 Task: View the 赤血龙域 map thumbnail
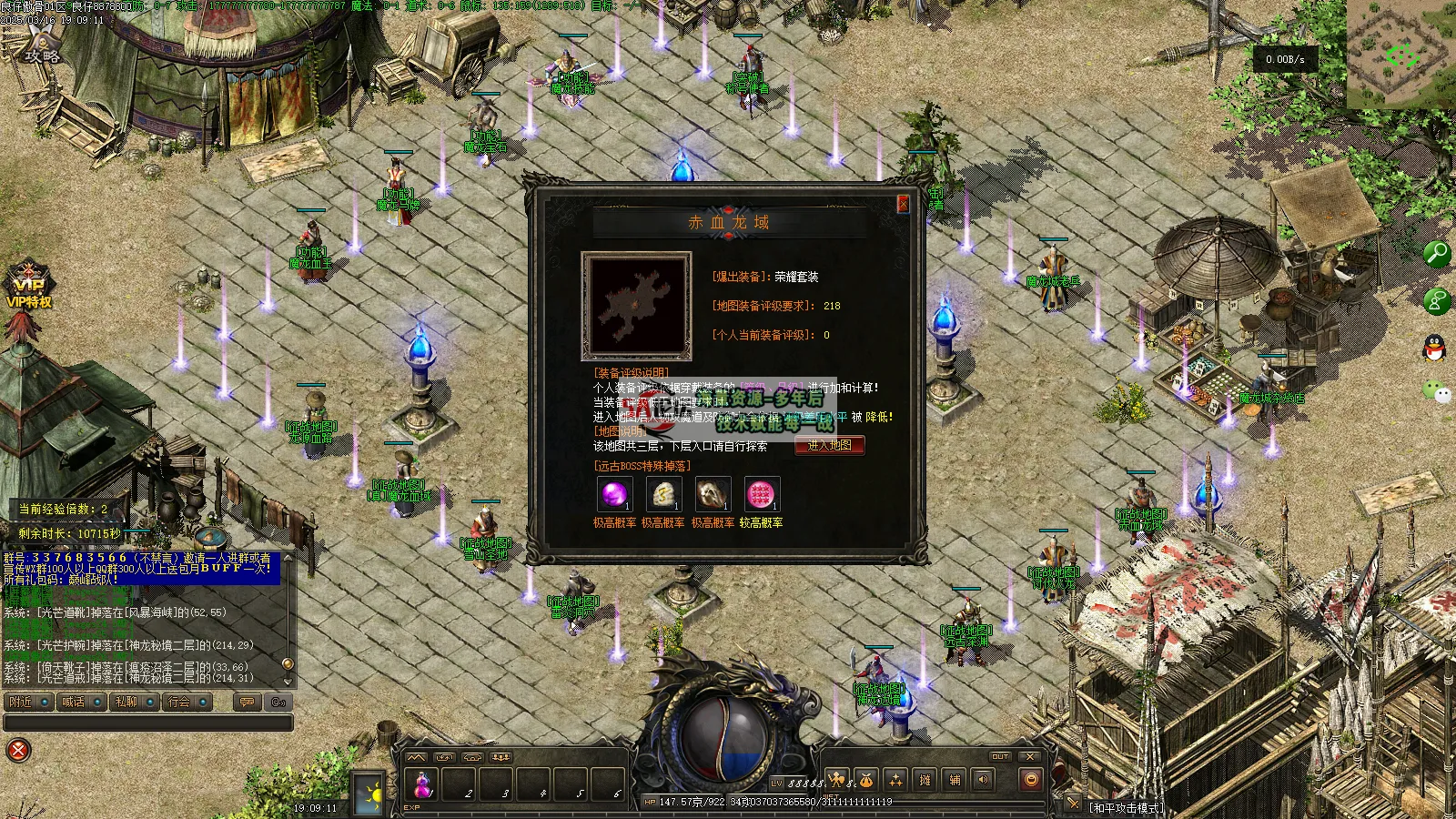pos(636,307)
